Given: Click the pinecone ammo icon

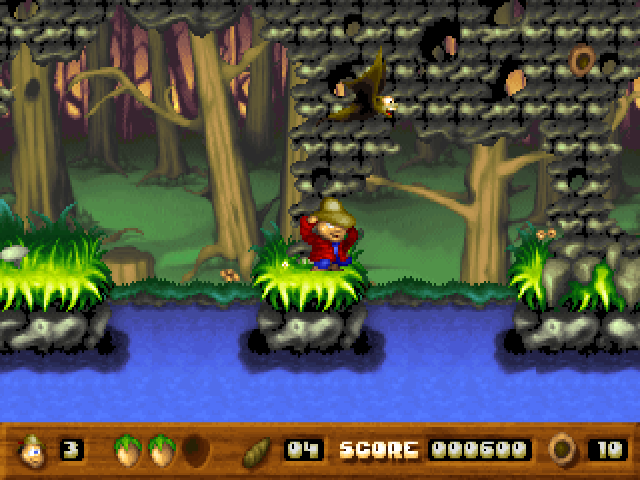Looking at the screenshot, I should coord(257,450).
